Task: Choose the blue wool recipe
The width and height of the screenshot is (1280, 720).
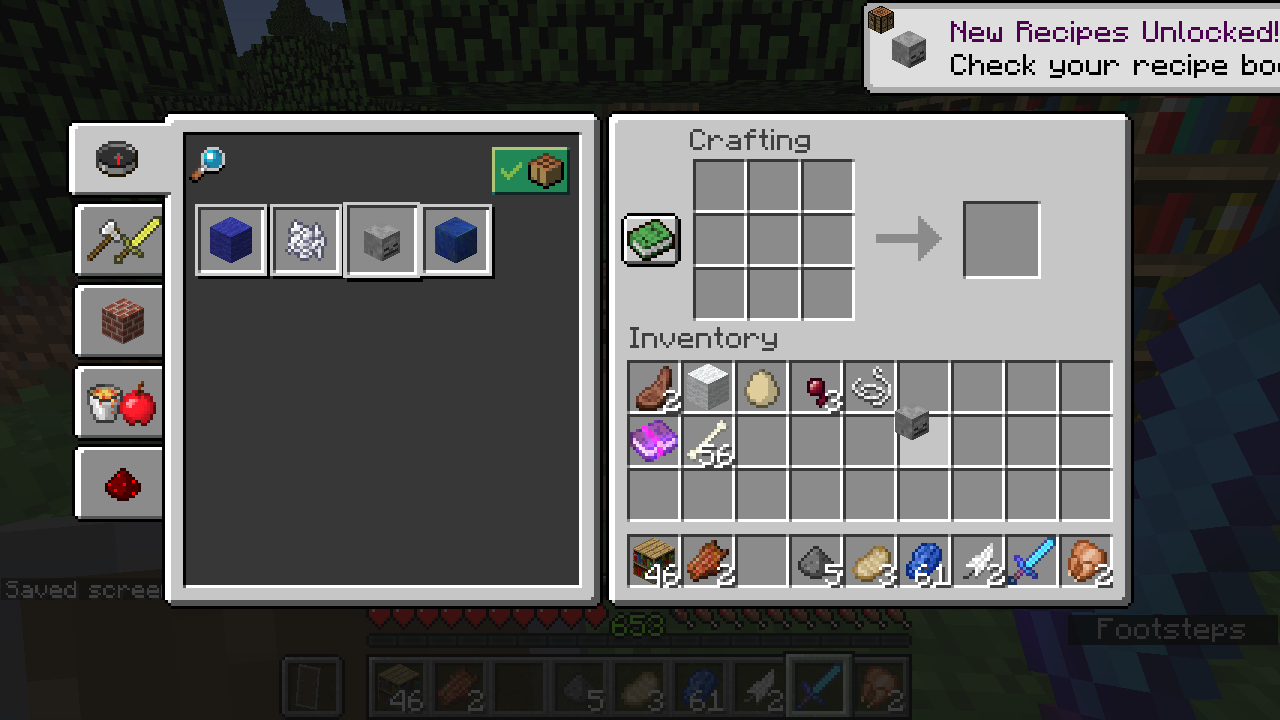Action: click(232, 240)
